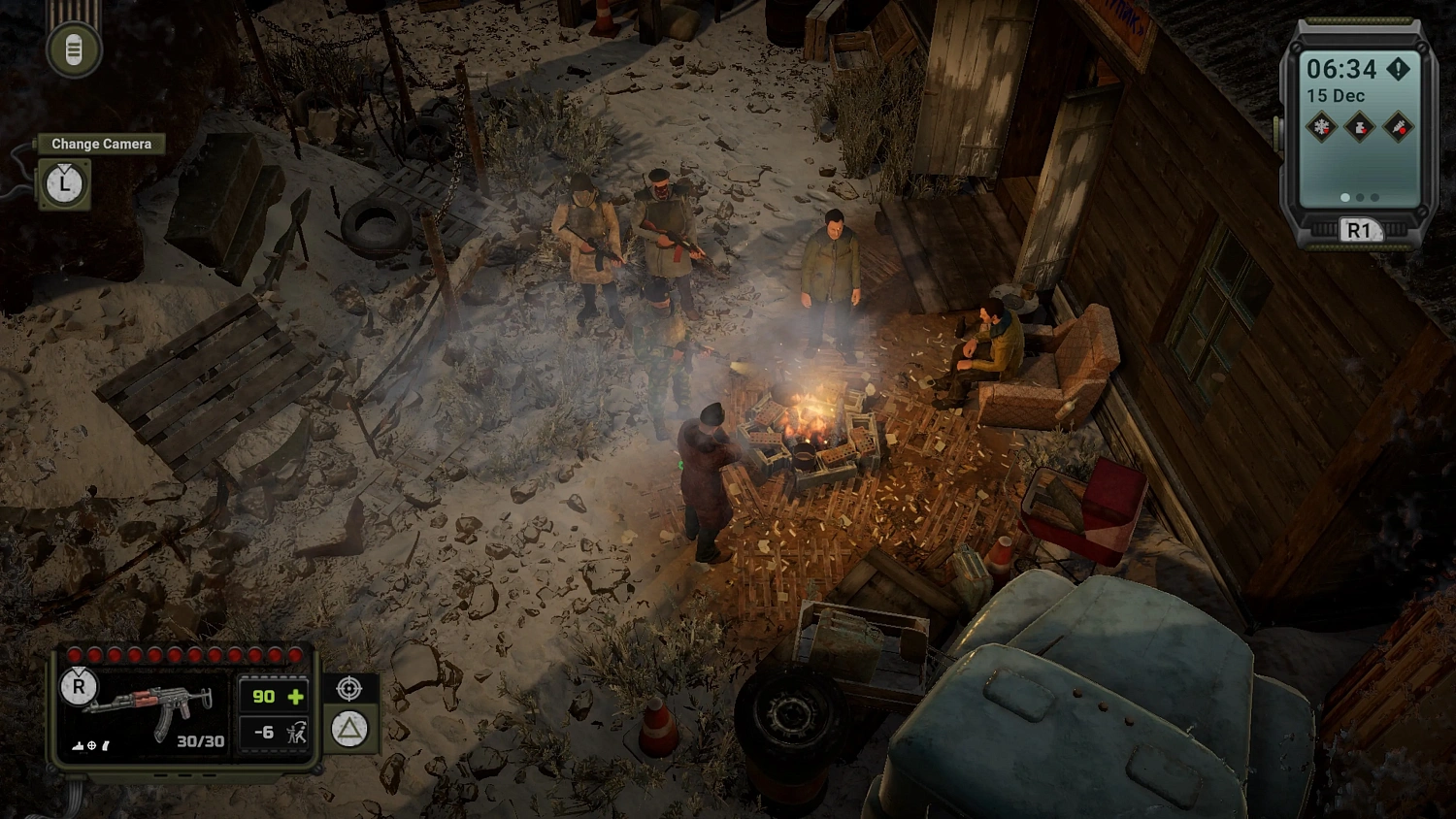Screen dimensions: 1456x819
Task: Click the walkie-talkie icon top left
Action: (75, 47)
